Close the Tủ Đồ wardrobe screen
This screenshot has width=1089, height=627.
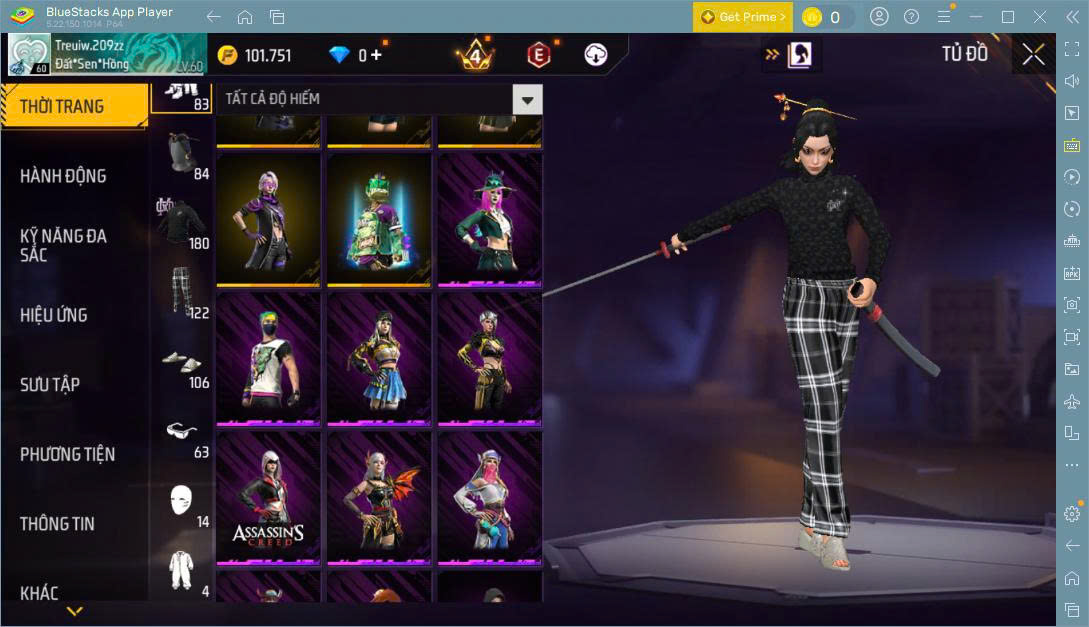pyautogui.click(x=1033, y=55)
